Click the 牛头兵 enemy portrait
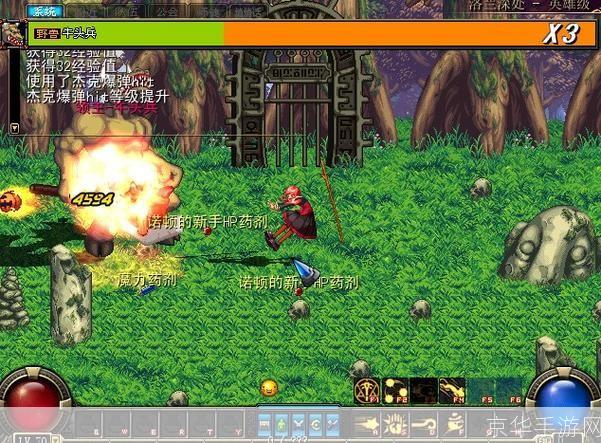This screenshot has width=601, height=443. 14,31
